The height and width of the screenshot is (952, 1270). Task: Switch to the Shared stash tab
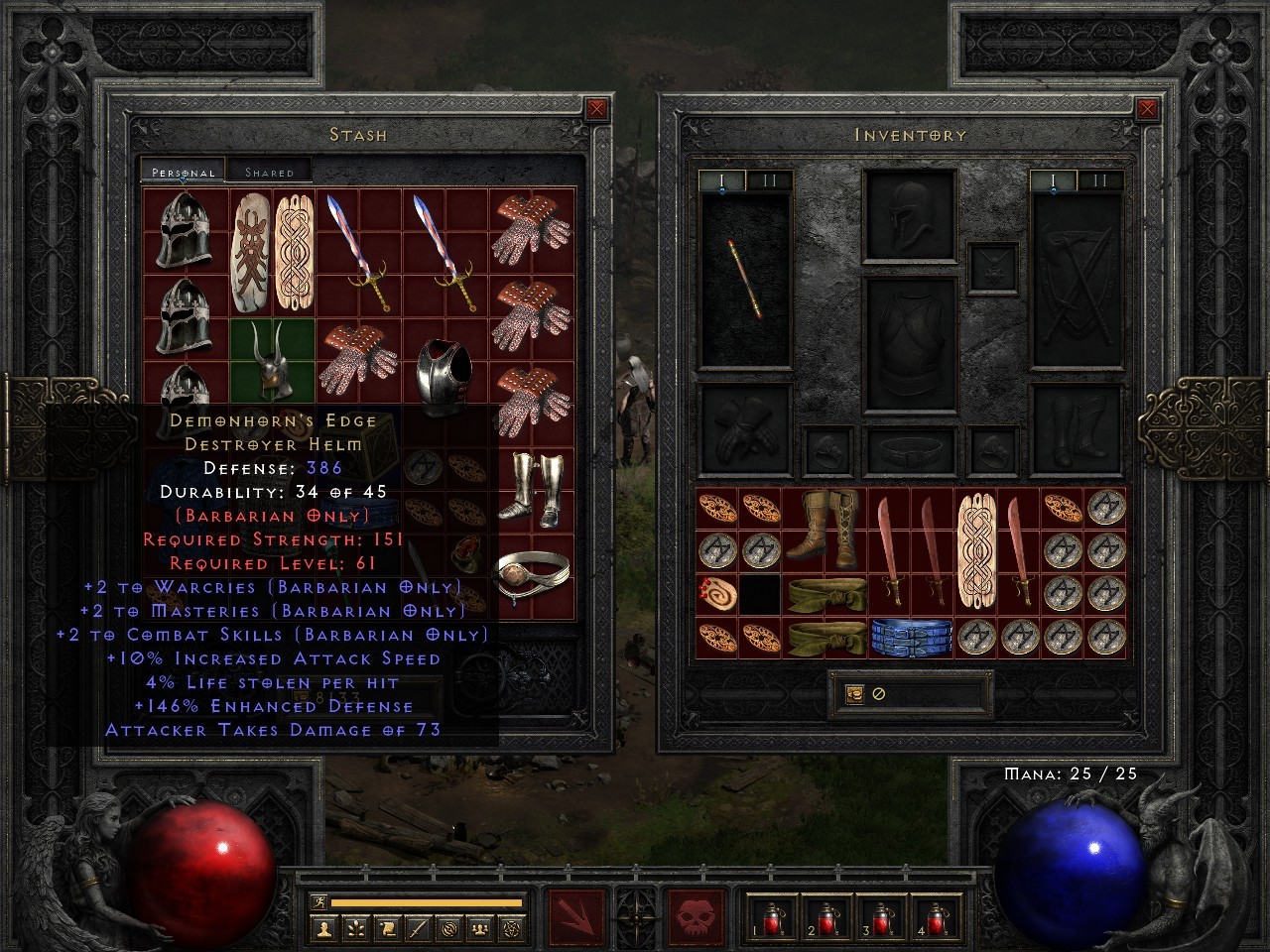tap(269, 171)
